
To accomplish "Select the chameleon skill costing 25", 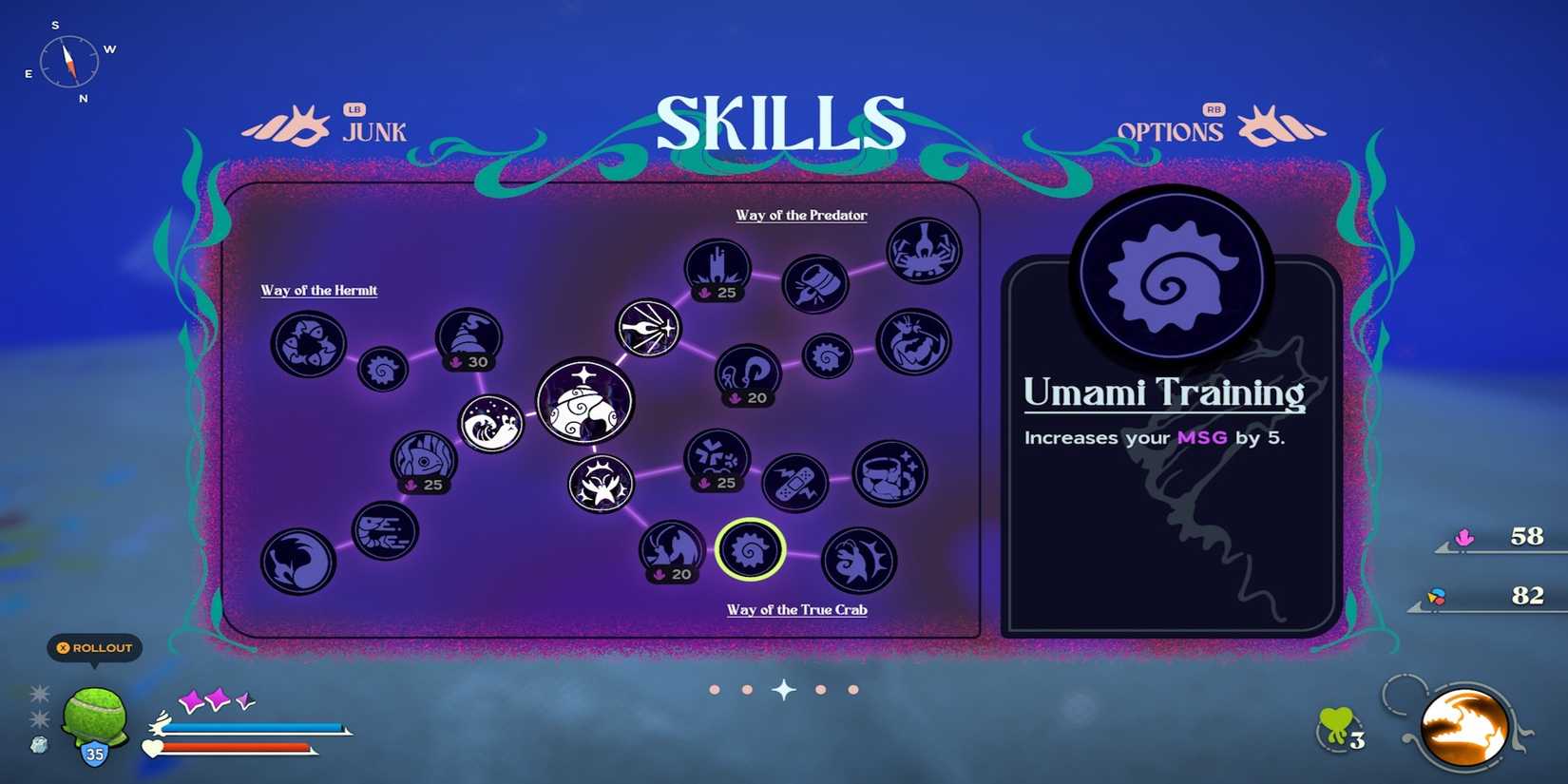I will [x=425, y=460].
